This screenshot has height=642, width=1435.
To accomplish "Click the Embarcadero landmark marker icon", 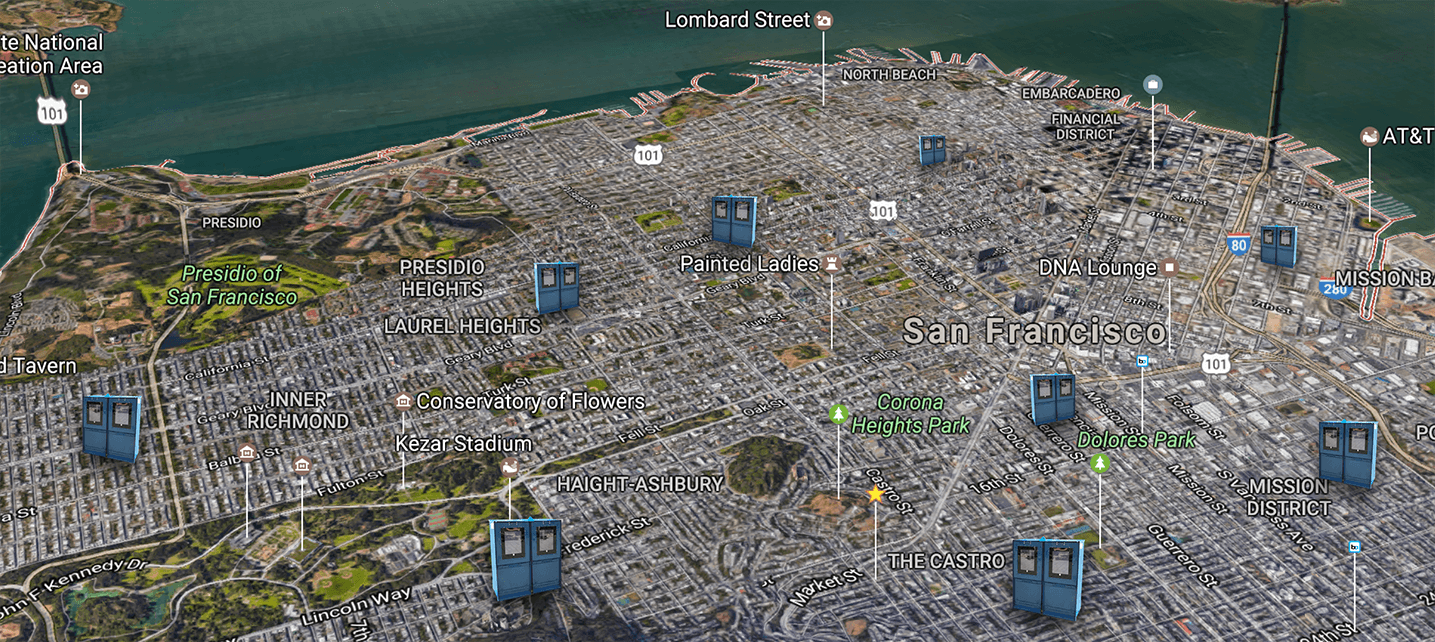I will (x=1152, y=84).
